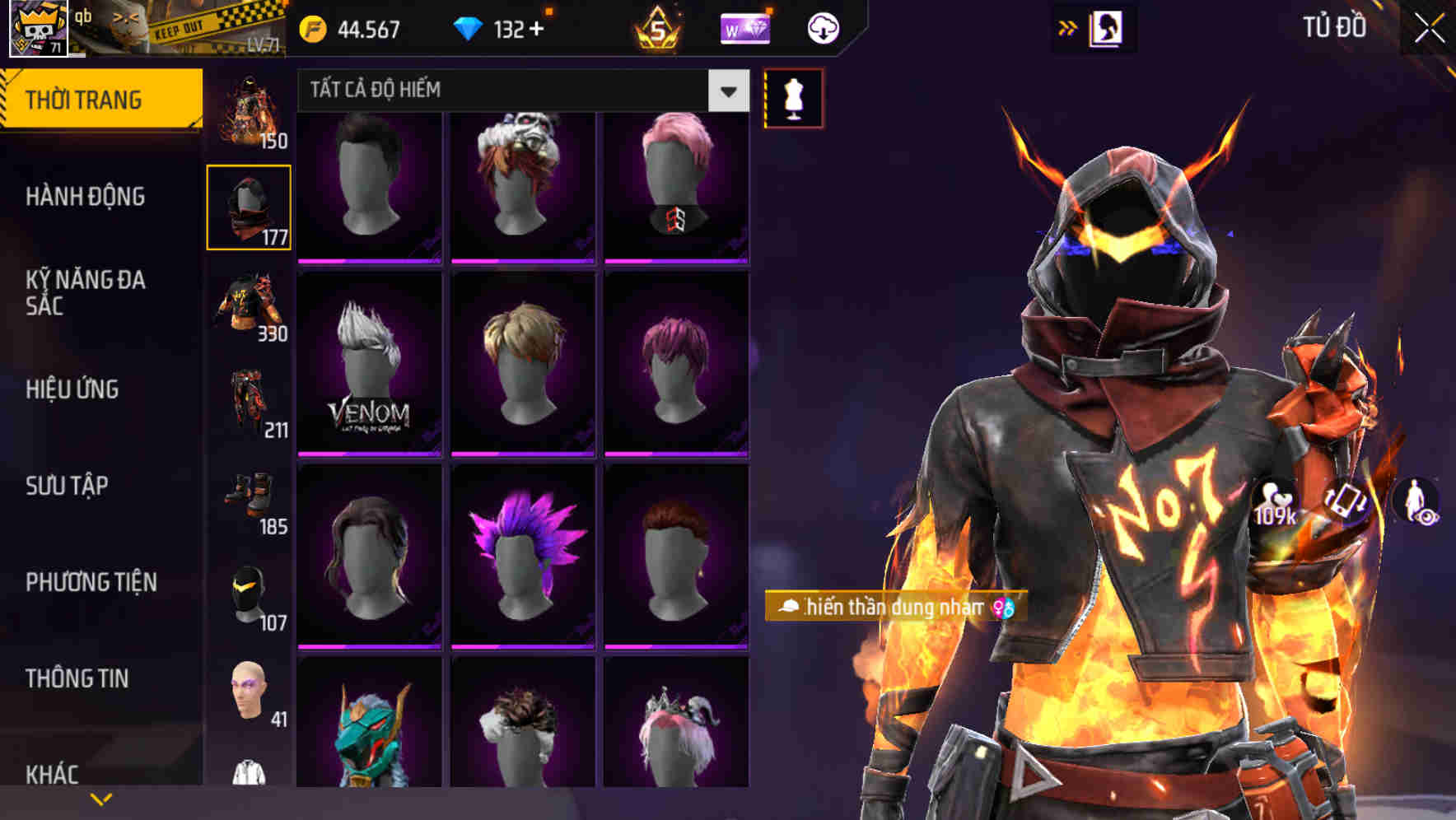Select the currently equipped hood headgear slot
Image resolution: width=1456 pixels, height=820 pixels.
(249, 206)
